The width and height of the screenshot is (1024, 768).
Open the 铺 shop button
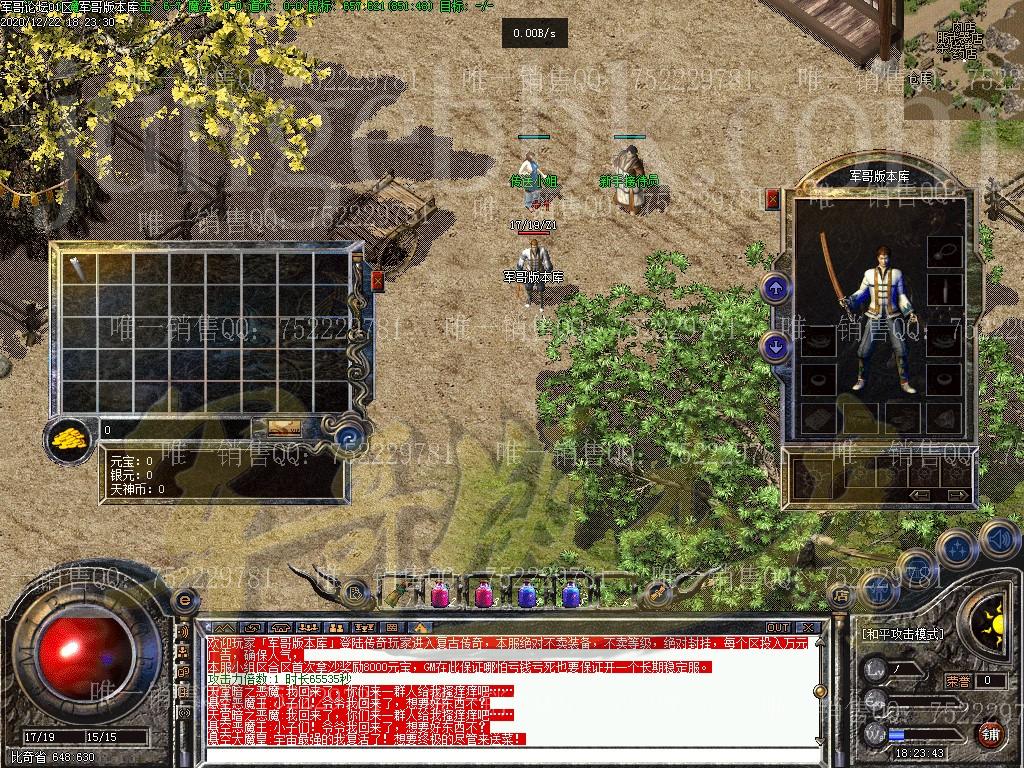click(x=989, y=734)
